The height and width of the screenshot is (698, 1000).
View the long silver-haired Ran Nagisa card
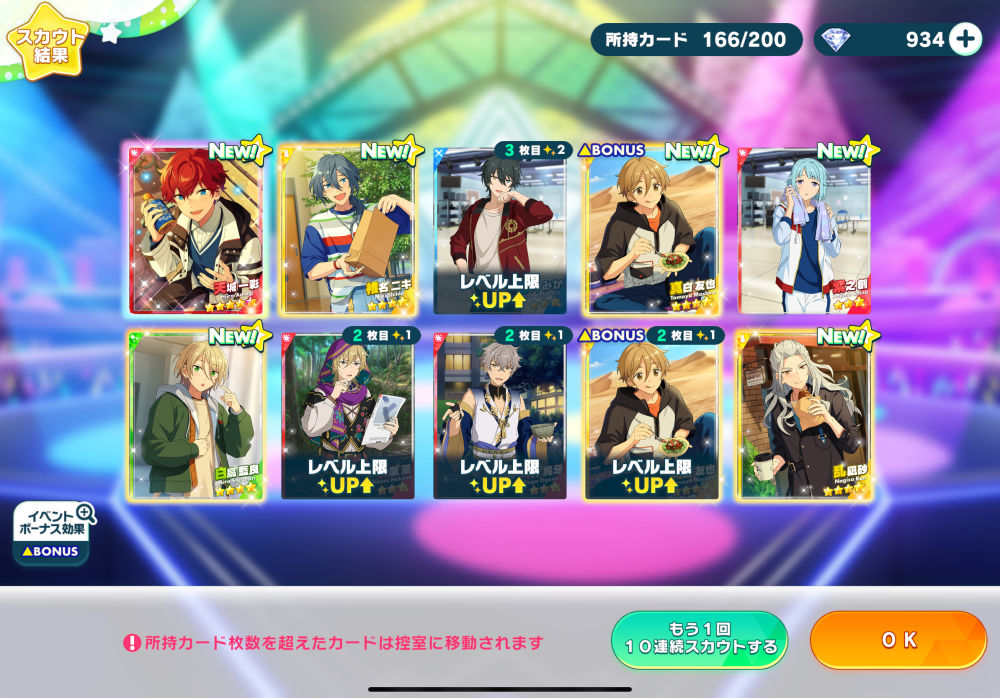pyautogui.click(x=804, y=415)
